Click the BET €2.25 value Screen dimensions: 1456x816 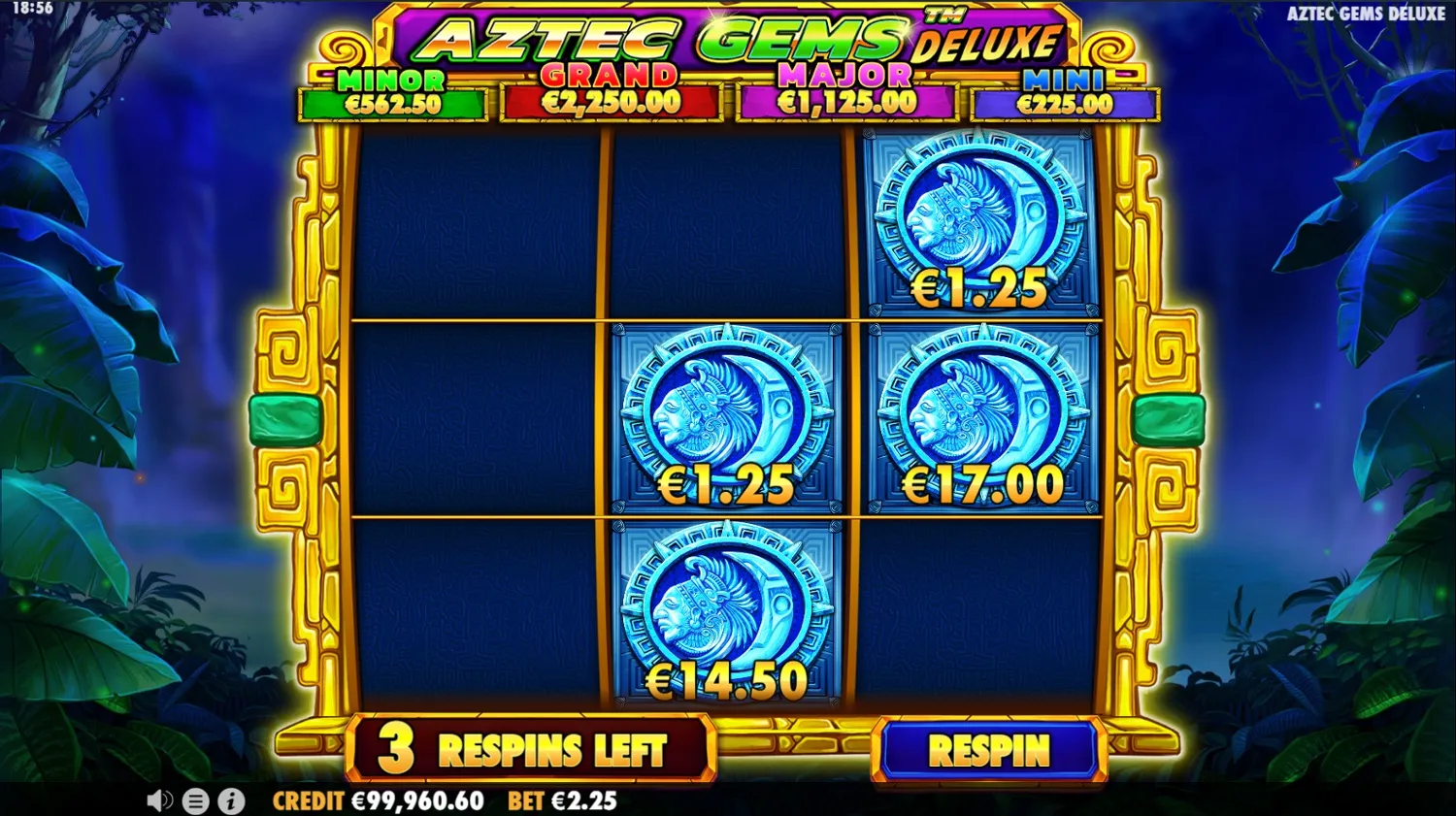click(561, 801)
